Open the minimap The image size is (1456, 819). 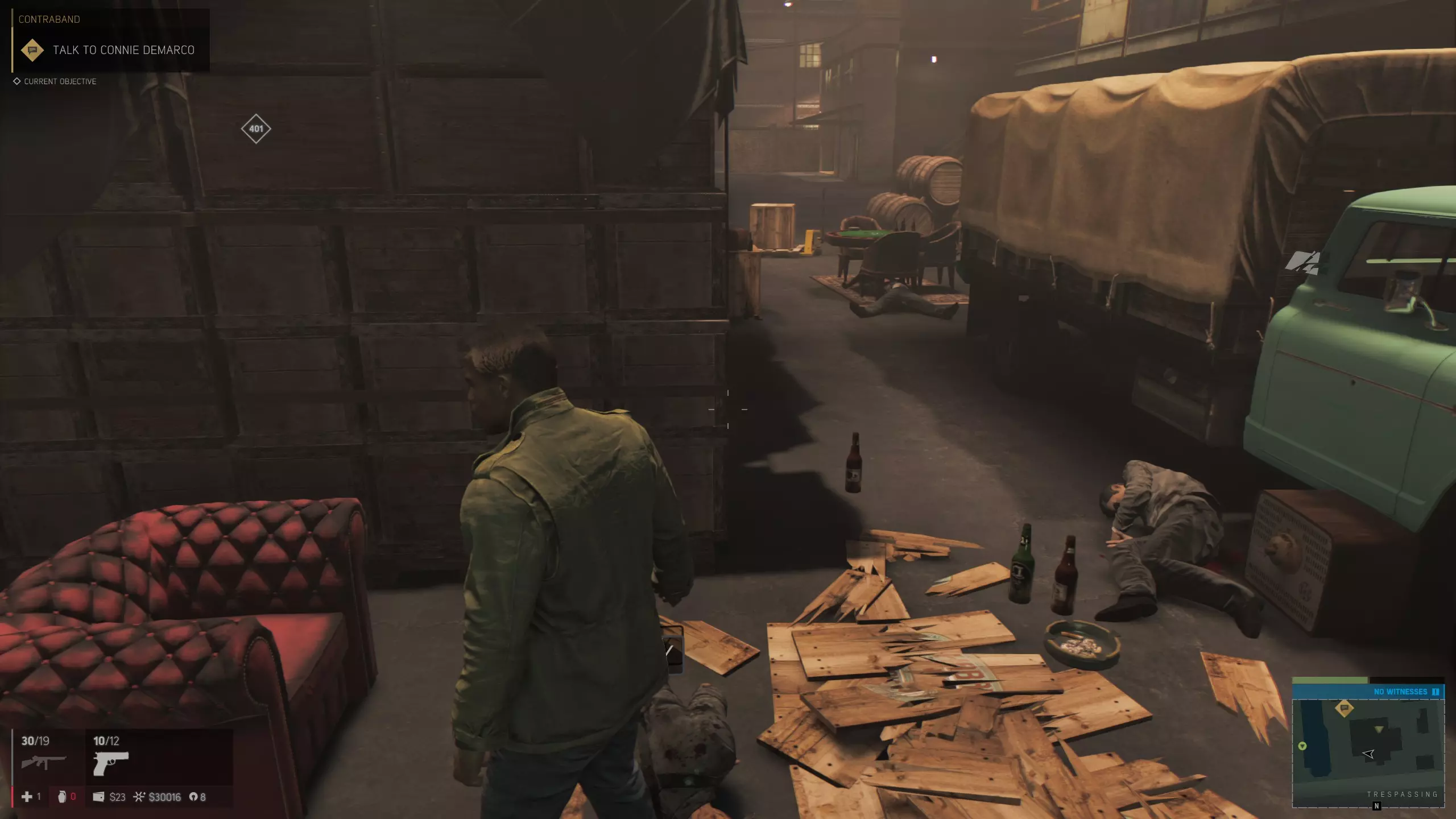1368,751
